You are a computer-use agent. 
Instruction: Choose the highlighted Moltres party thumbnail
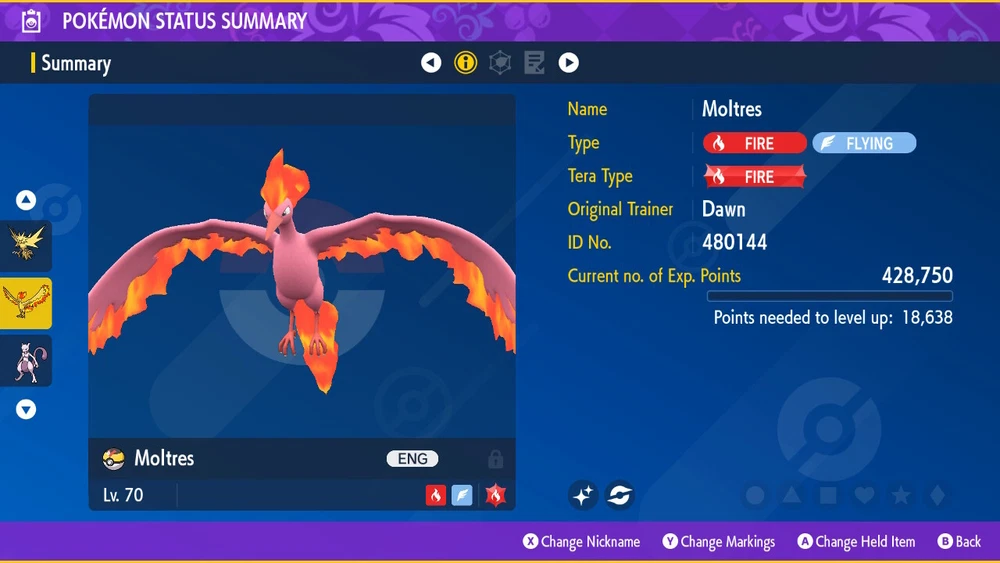26,304
